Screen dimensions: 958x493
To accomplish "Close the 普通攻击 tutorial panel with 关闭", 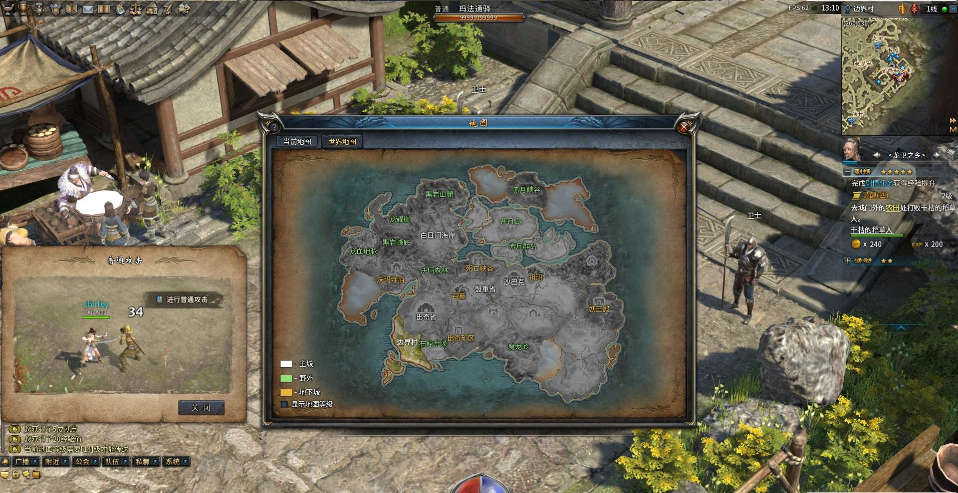I will pos(200,407).
